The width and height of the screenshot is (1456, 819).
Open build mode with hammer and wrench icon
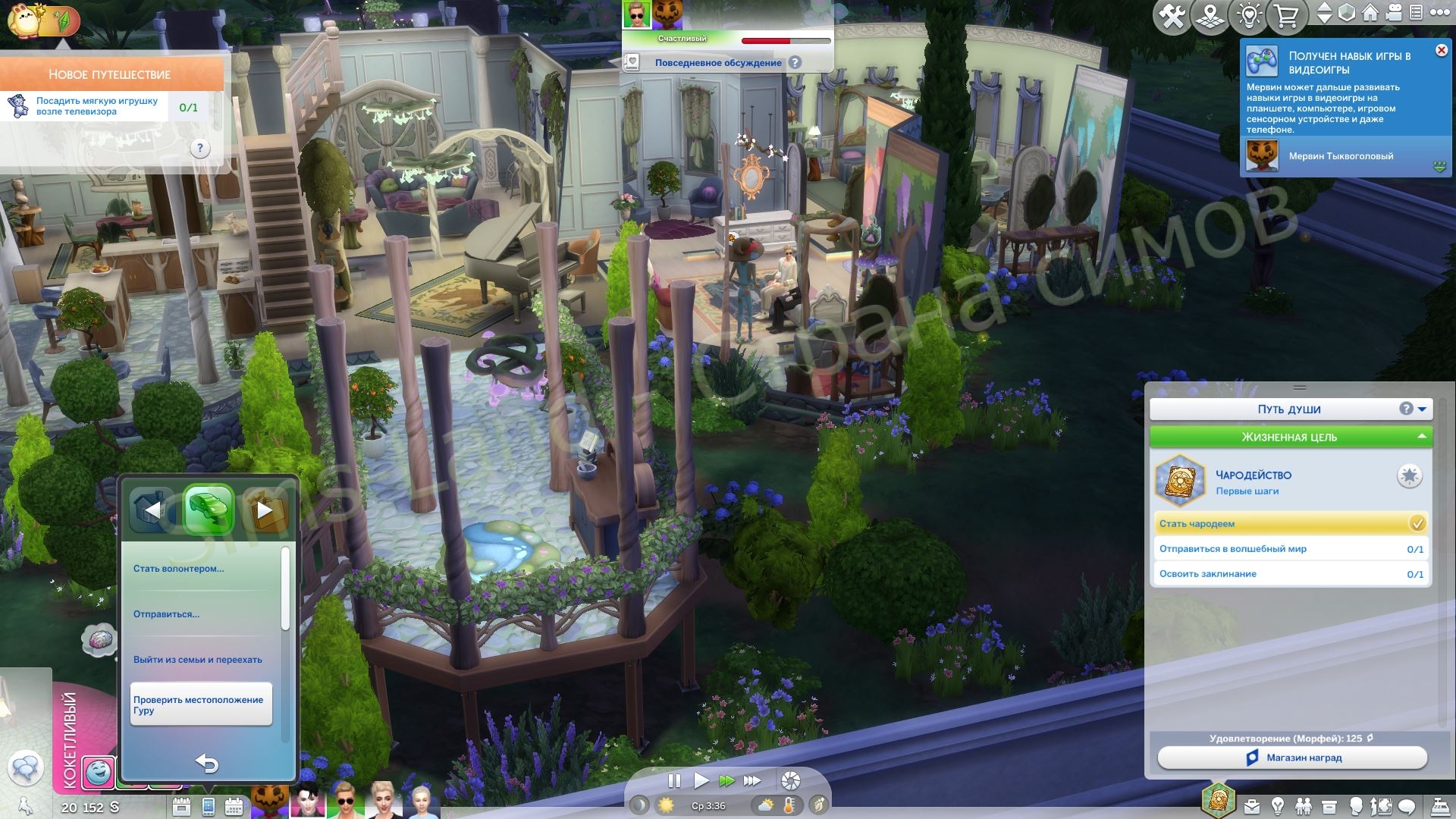click(x=1171, y=17)
